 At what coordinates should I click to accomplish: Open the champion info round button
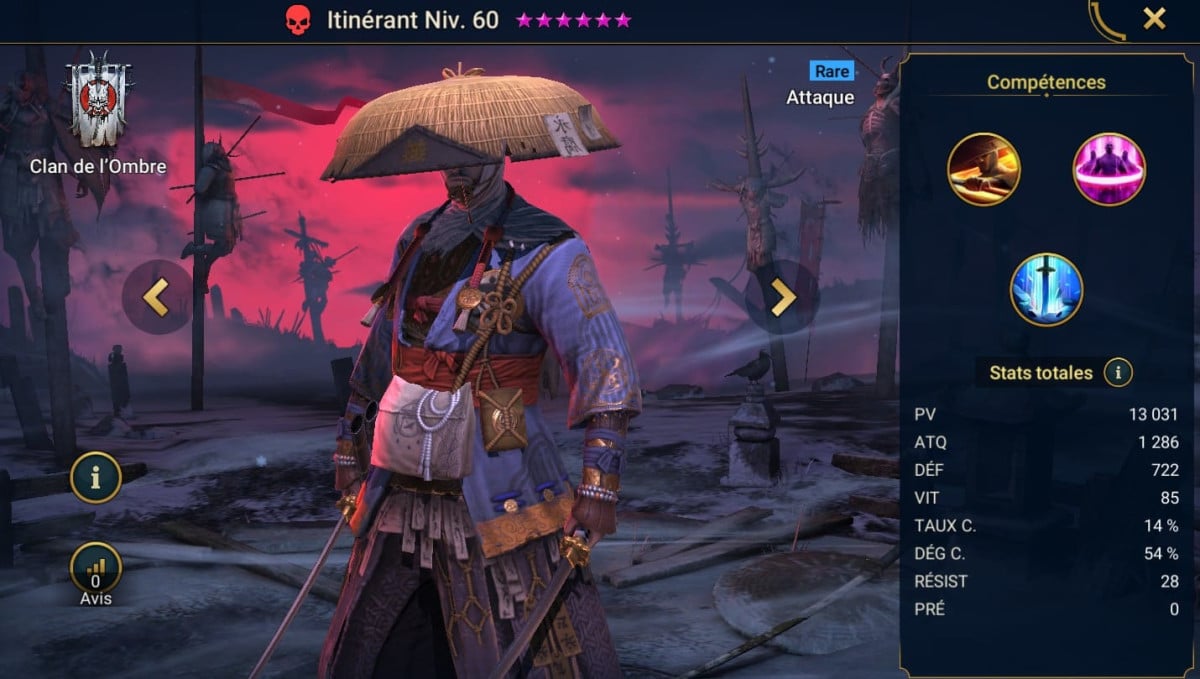click(96, 477)
